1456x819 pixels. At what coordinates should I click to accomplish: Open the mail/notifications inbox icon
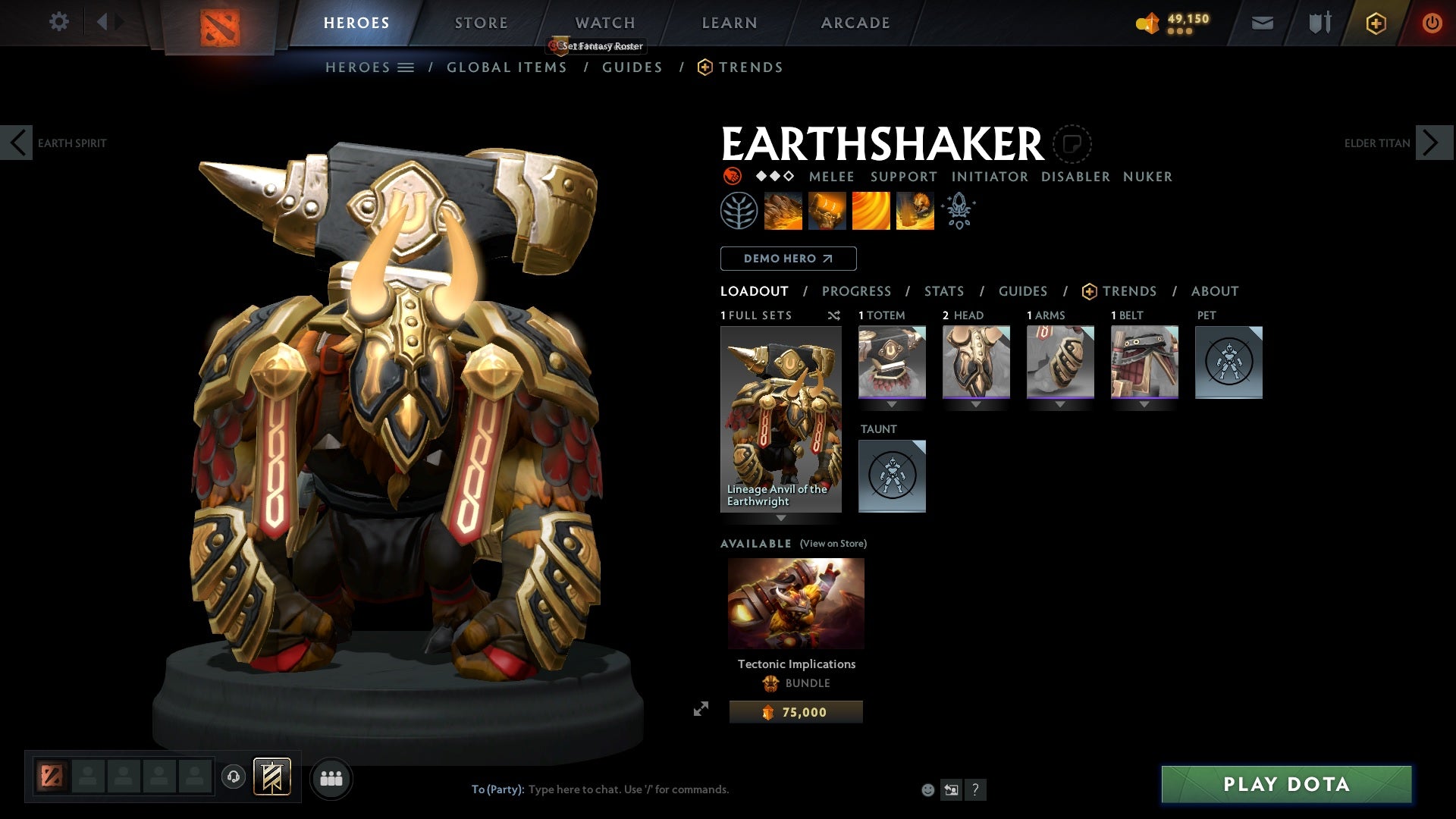tap(1262, 23)
